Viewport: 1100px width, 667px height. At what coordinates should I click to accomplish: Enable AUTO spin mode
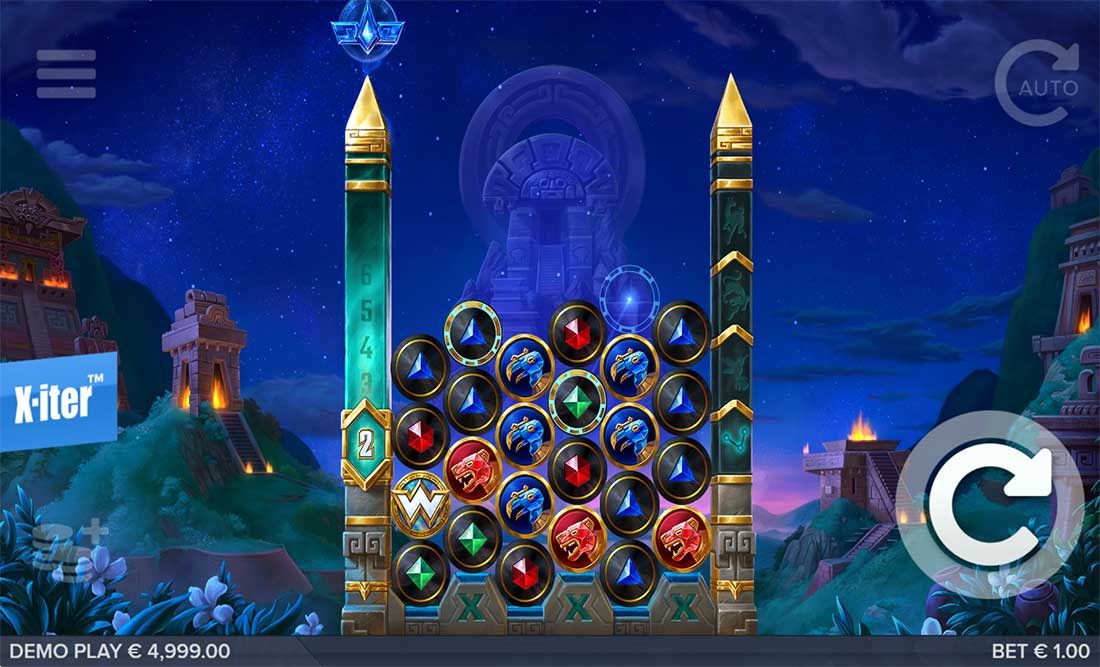1040,84
